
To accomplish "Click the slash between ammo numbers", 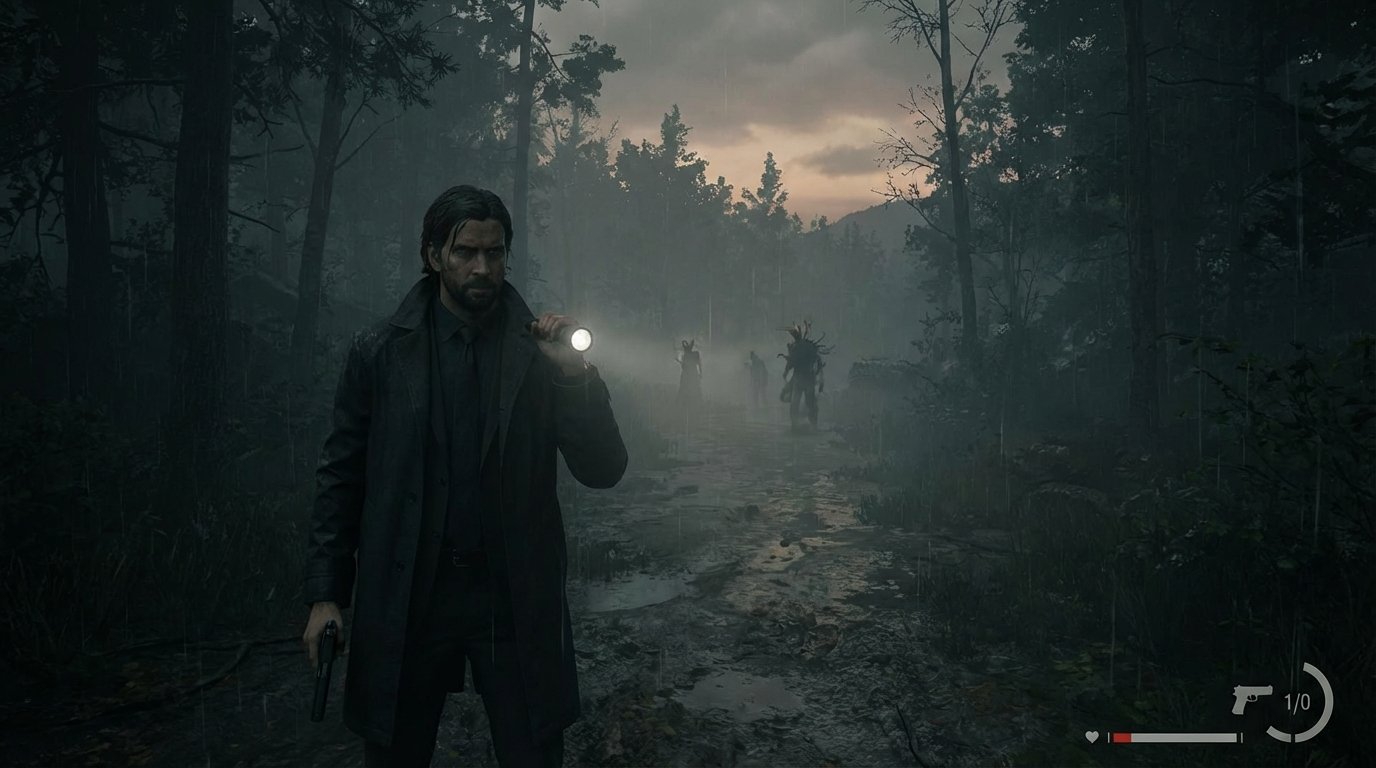I will [1296, 700].
